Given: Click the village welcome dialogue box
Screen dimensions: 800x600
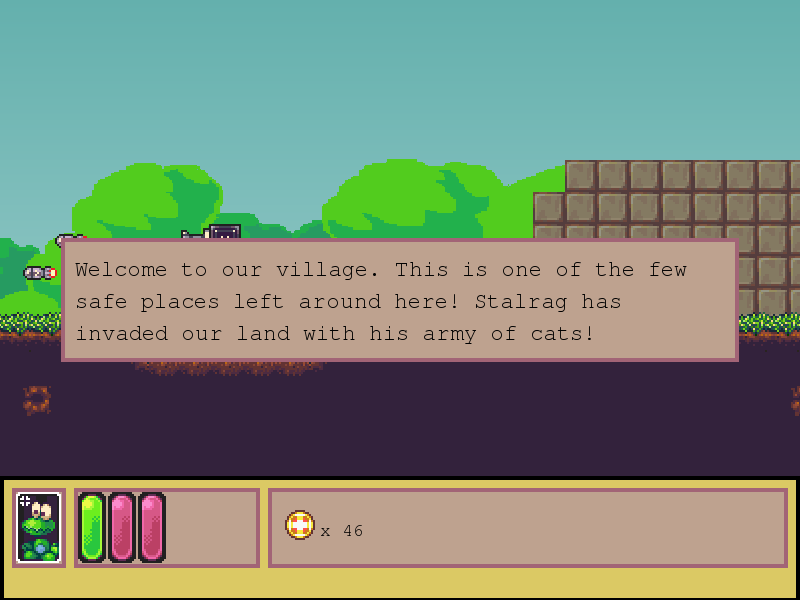Looking at the screenshot, I should click(400, 300).
